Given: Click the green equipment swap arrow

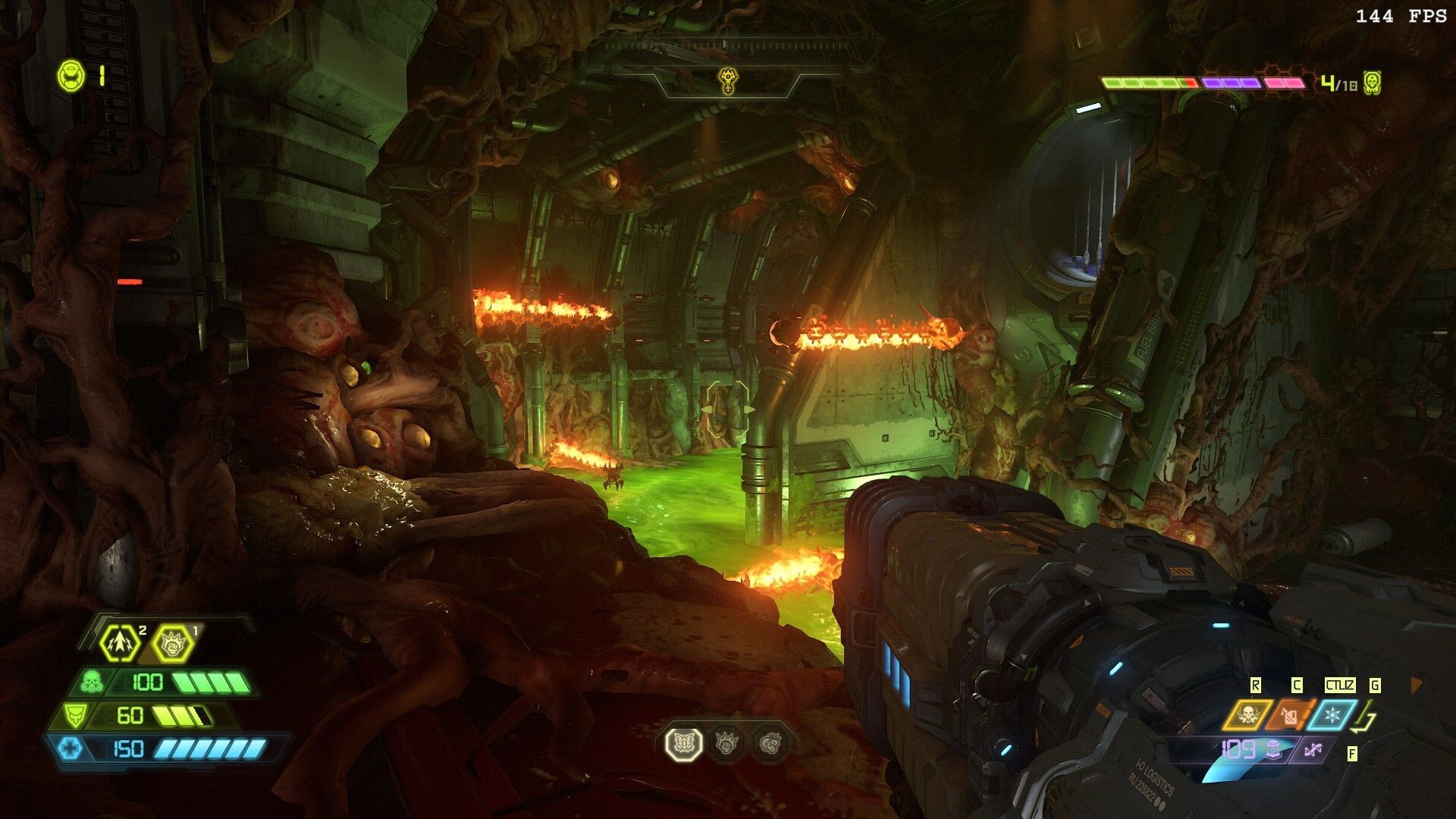Looking at the screenshot, I should tap(1366, 717).
